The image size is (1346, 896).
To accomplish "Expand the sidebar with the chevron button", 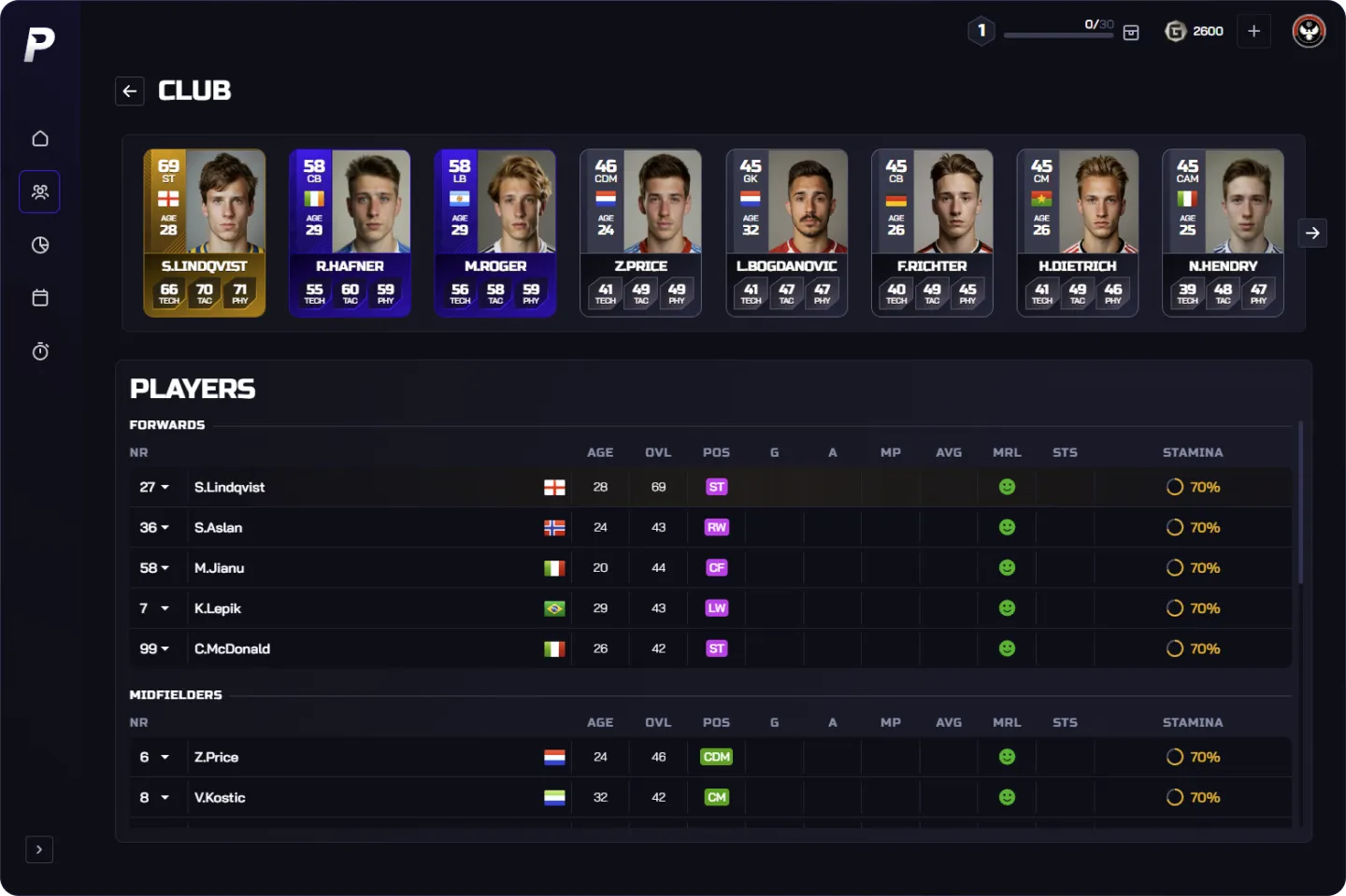I will tap(39, 849).
